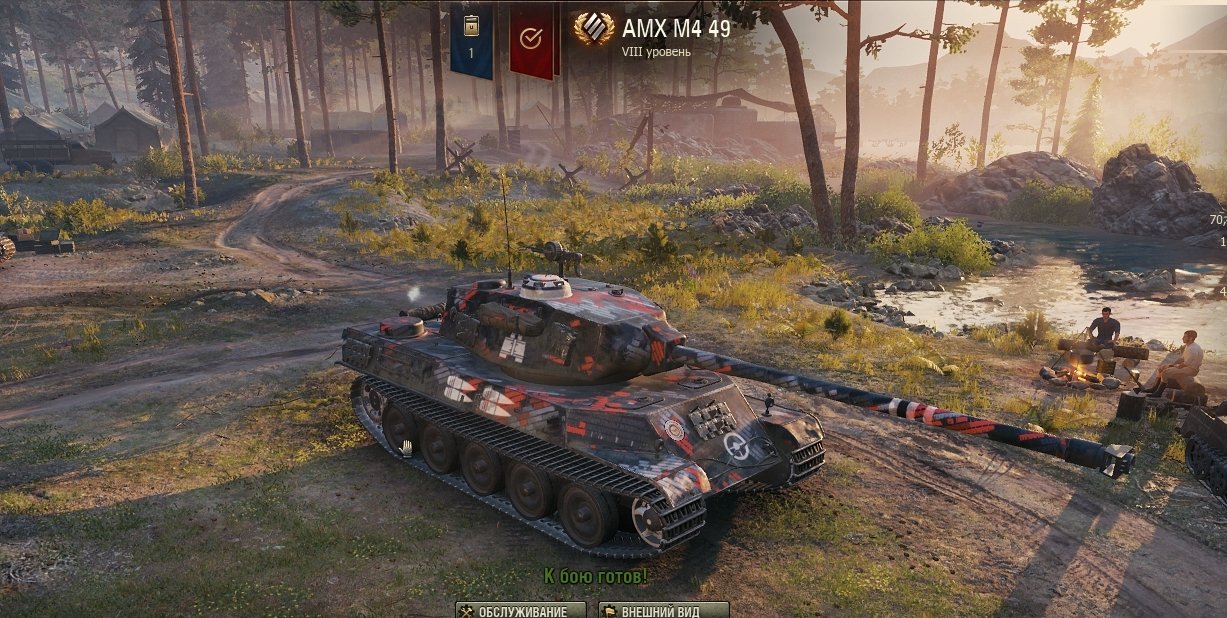Open the Внешний вид customization screen

click(663, 610)
